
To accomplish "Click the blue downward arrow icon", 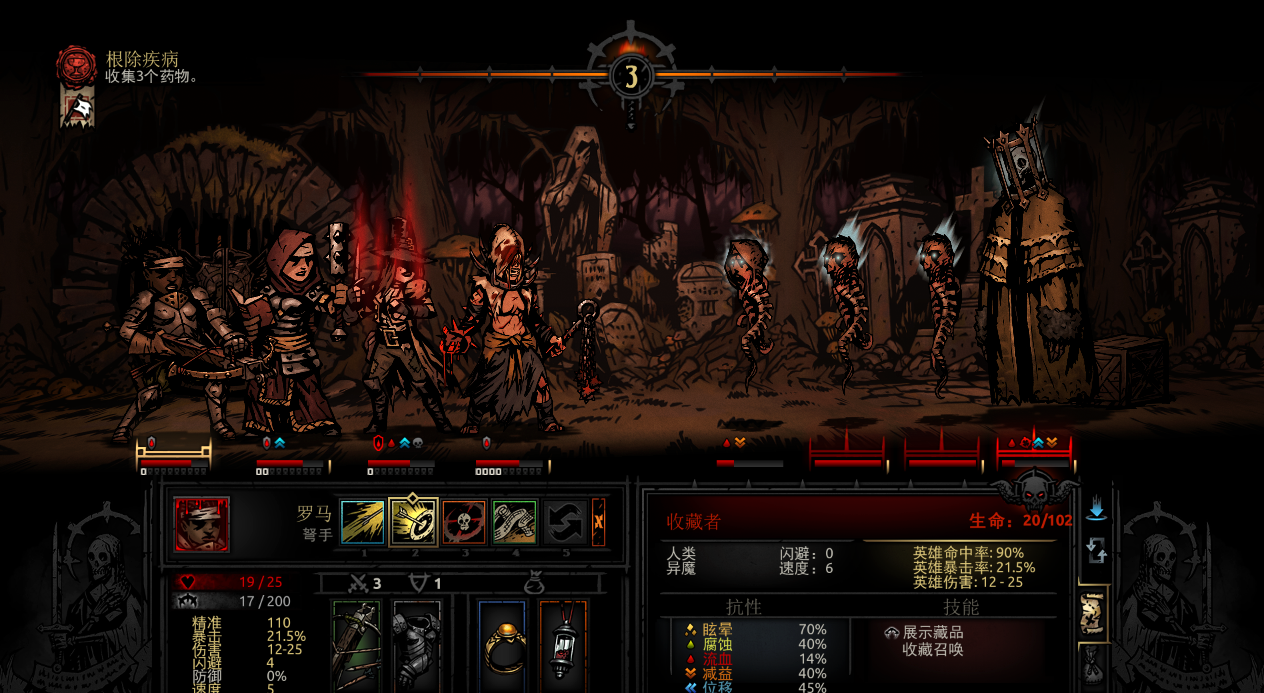I will tap(1097, 510).
